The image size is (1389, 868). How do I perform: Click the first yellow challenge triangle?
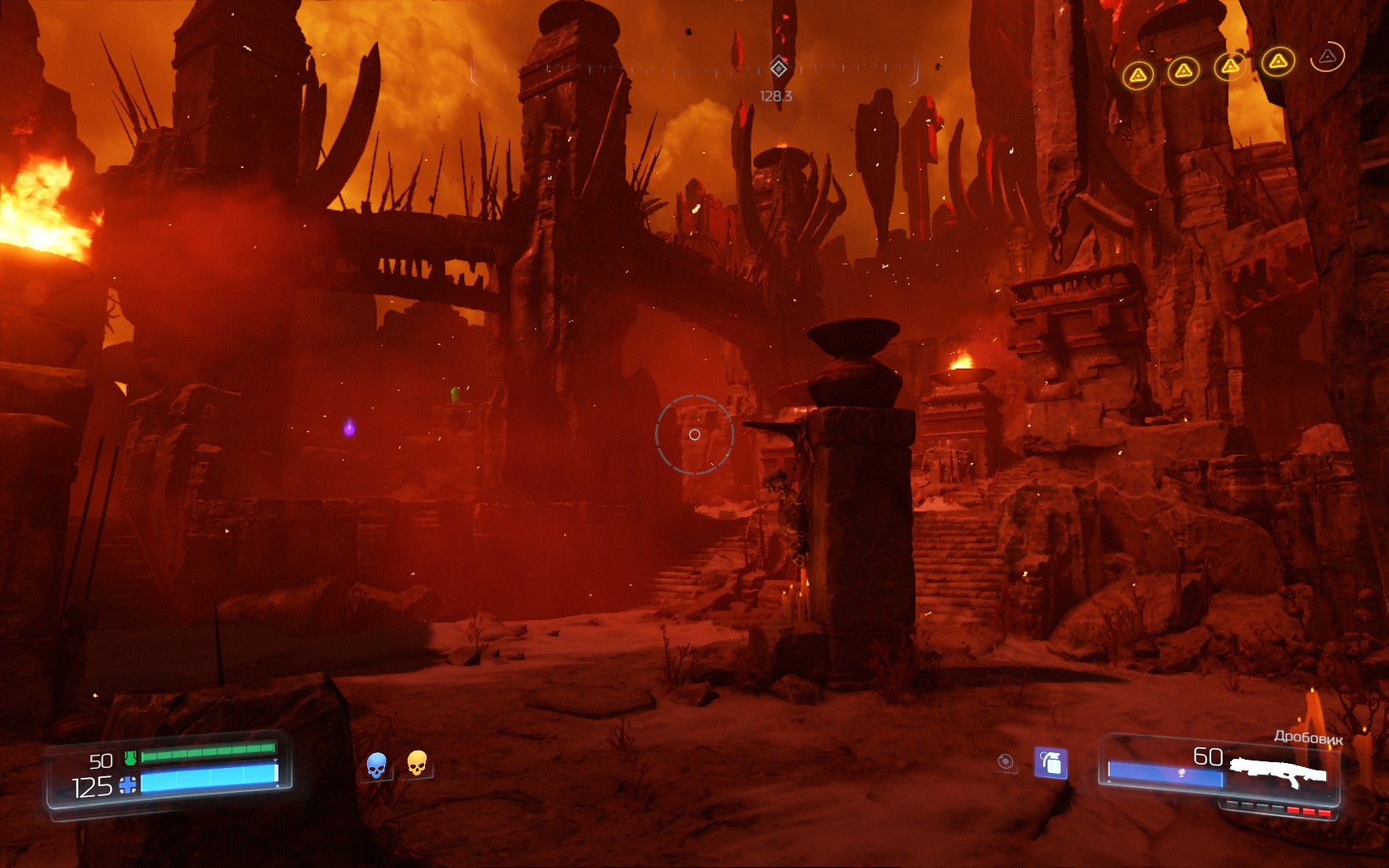pos(1139,74)
